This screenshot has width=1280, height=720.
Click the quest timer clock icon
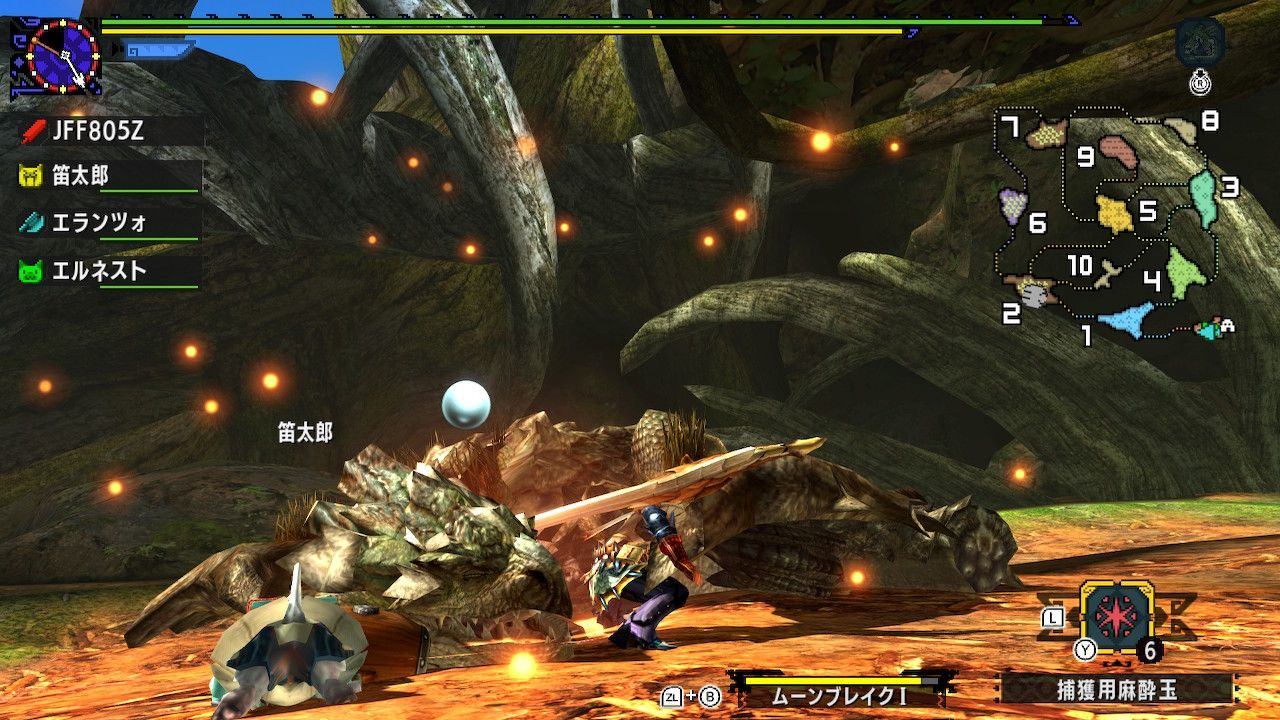pyautogui.click(x=62, y=55)
